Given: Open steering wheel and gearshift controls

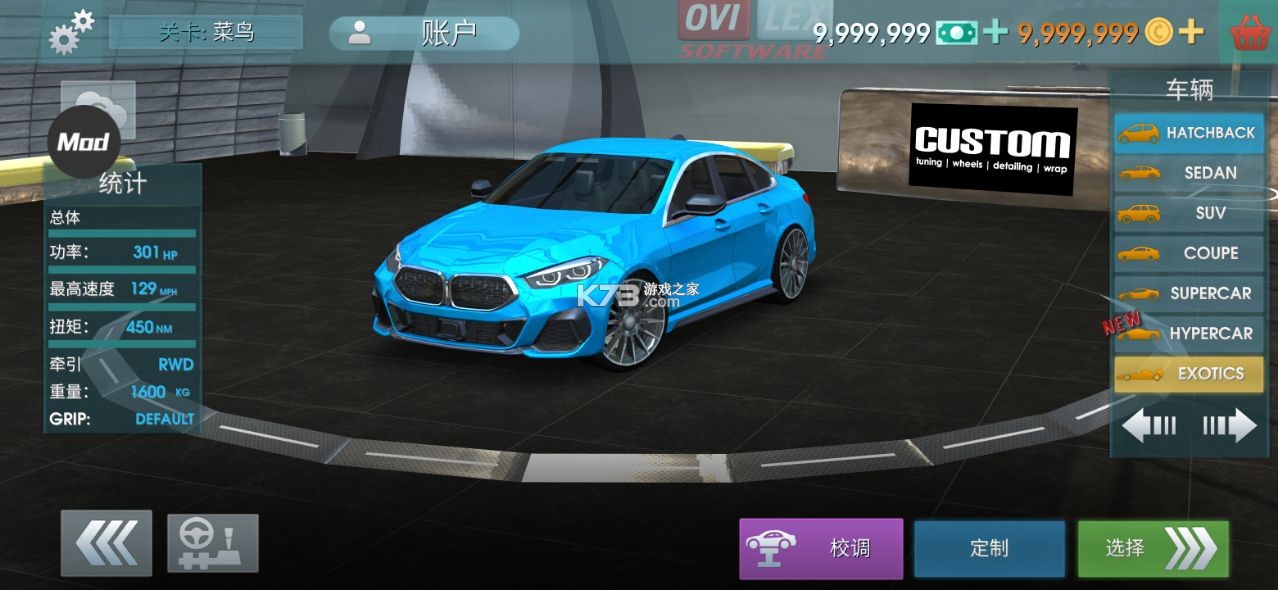Looking at the screenshot, I should point(213,543).
